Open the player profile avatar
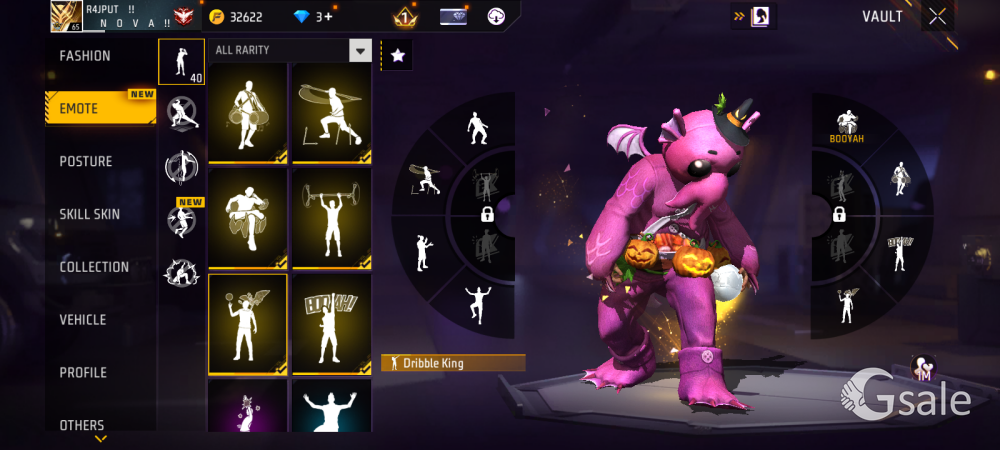Screen dimensions: 1000x450 [x=66, y=16]
